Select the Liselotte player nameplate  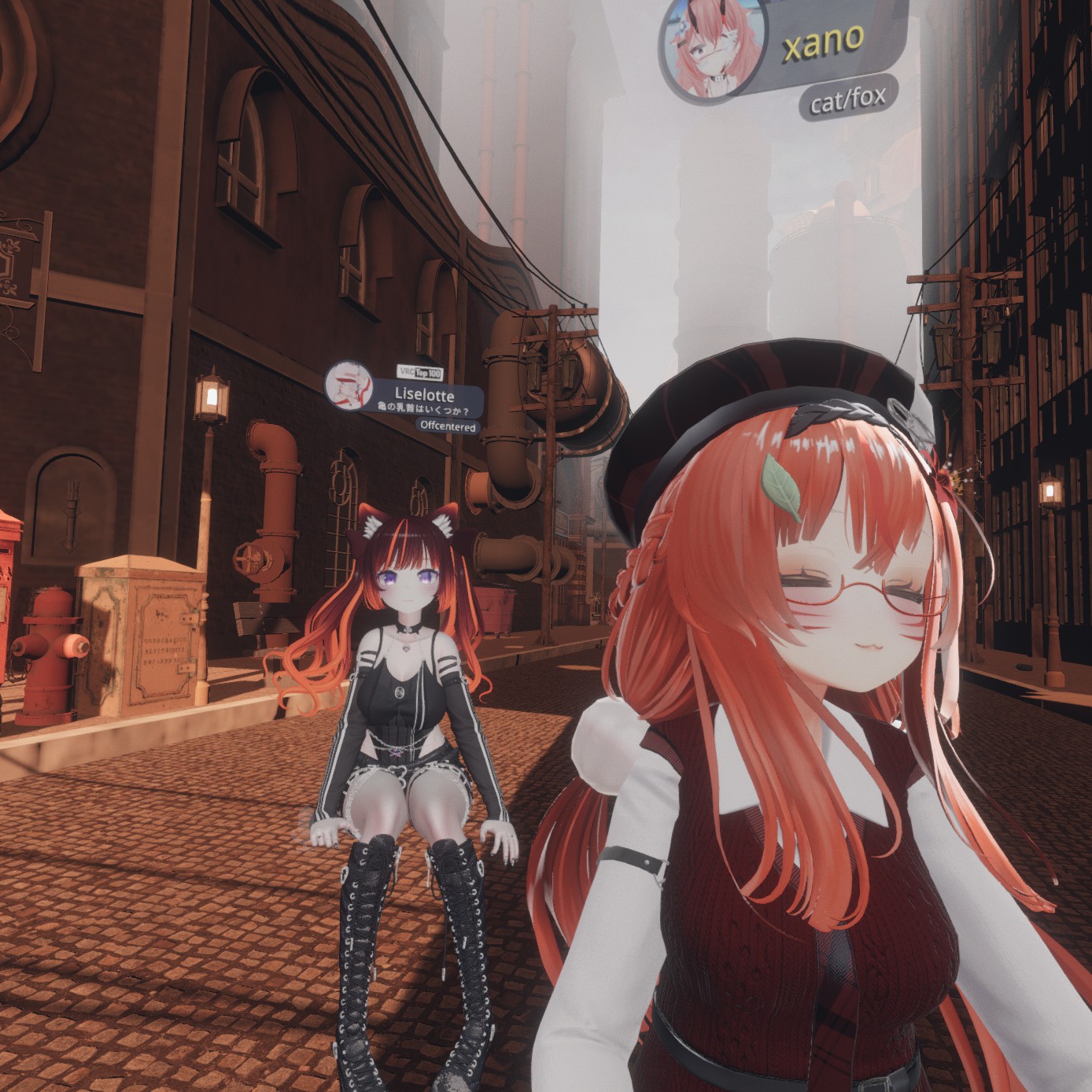424,397
